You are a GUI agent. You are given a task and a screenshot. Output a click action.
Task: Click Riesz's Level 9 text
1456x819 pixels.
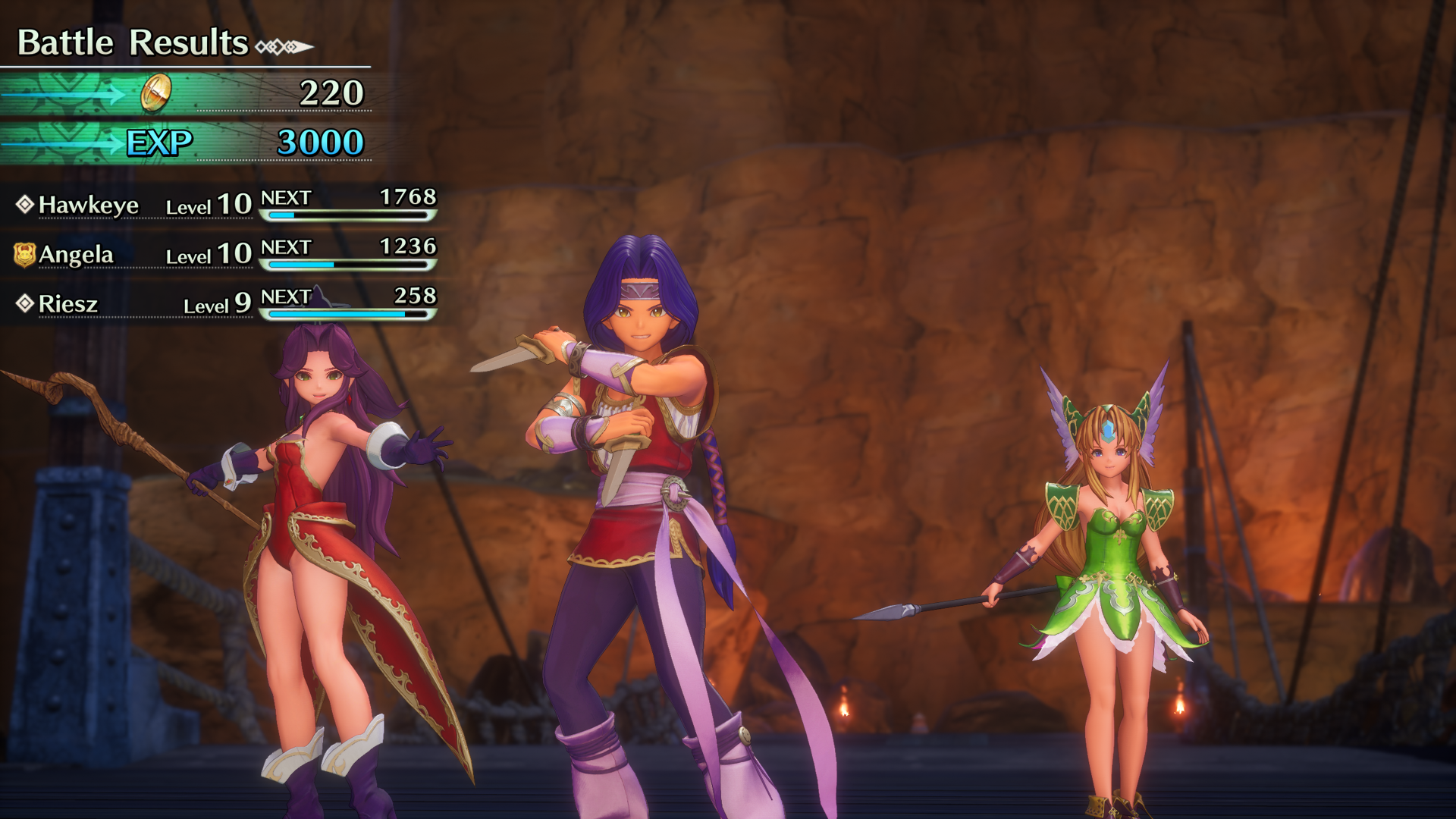coord(212,305)
